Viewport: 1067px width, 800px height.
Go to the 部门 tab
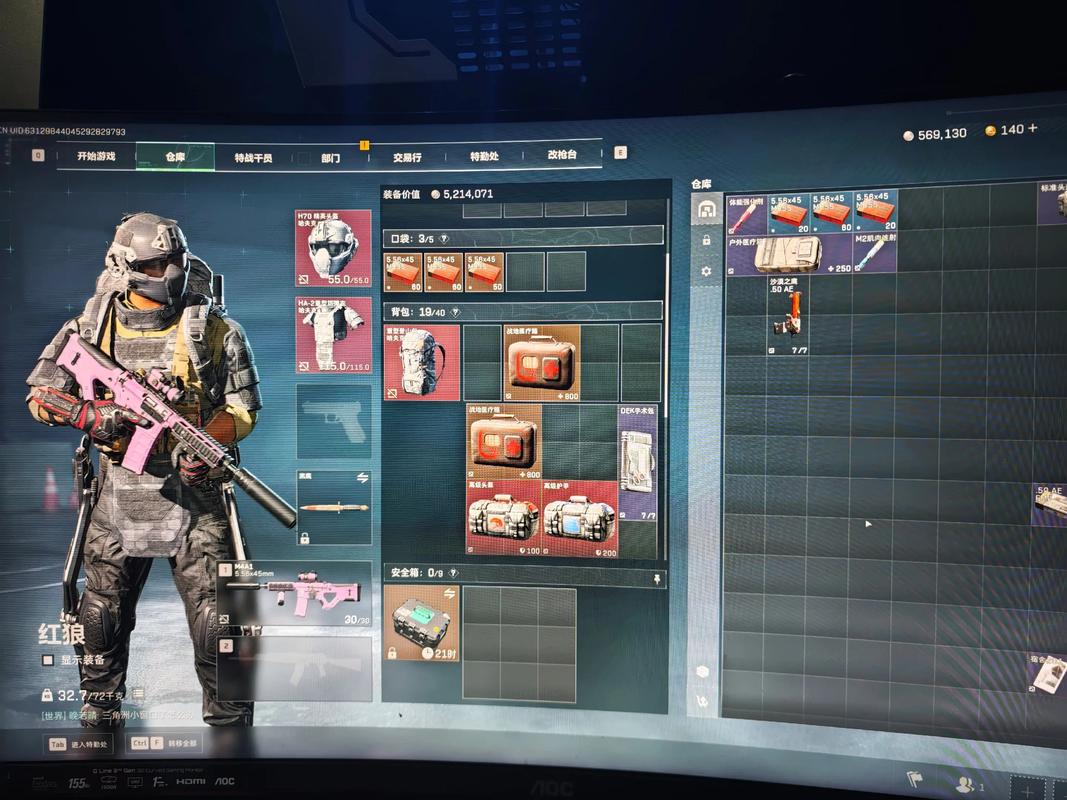click(x=330, y=158)
